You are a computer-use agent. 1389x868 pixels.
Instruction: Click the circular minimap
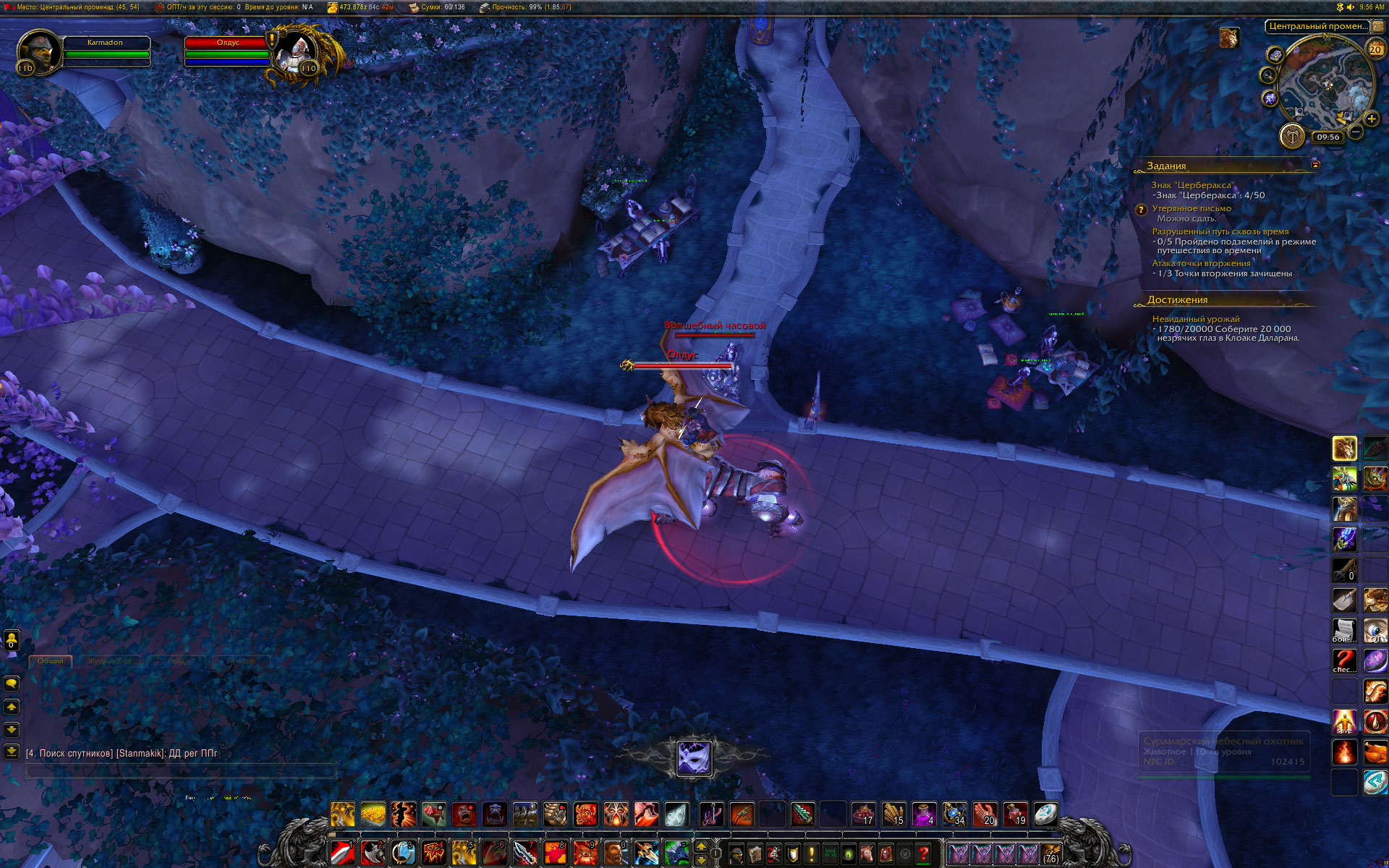click(1324, 83)
